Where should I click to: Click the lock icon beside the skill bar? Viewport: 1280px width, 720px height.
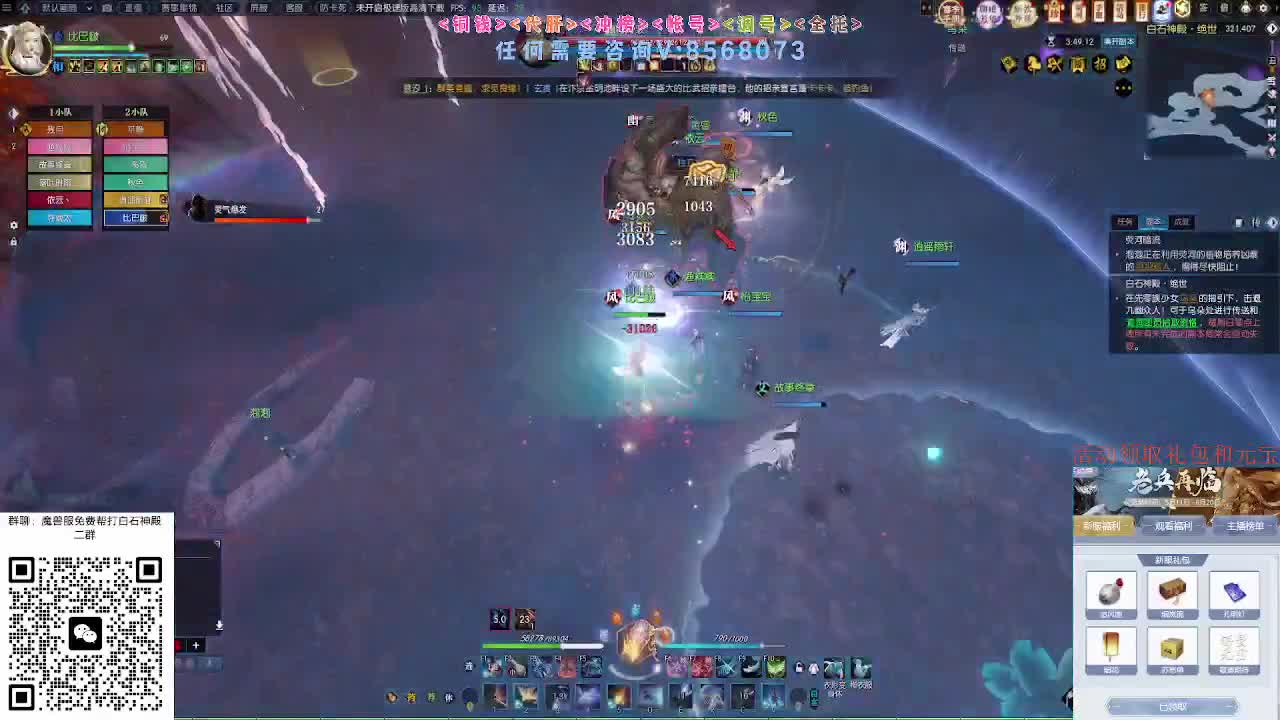click(799, 666)
